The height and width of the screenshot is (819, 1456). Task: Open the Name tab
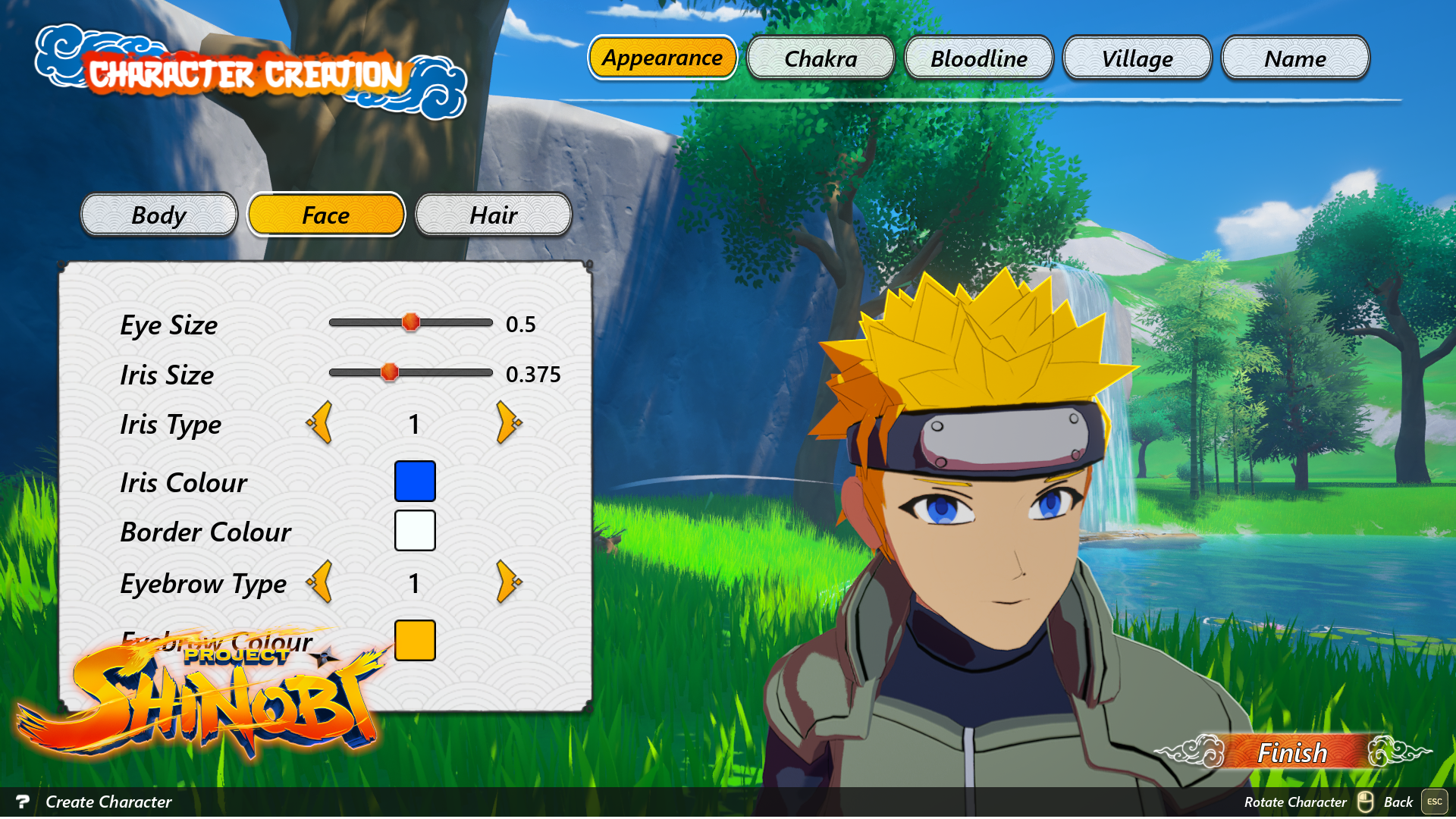[1295, 58]
